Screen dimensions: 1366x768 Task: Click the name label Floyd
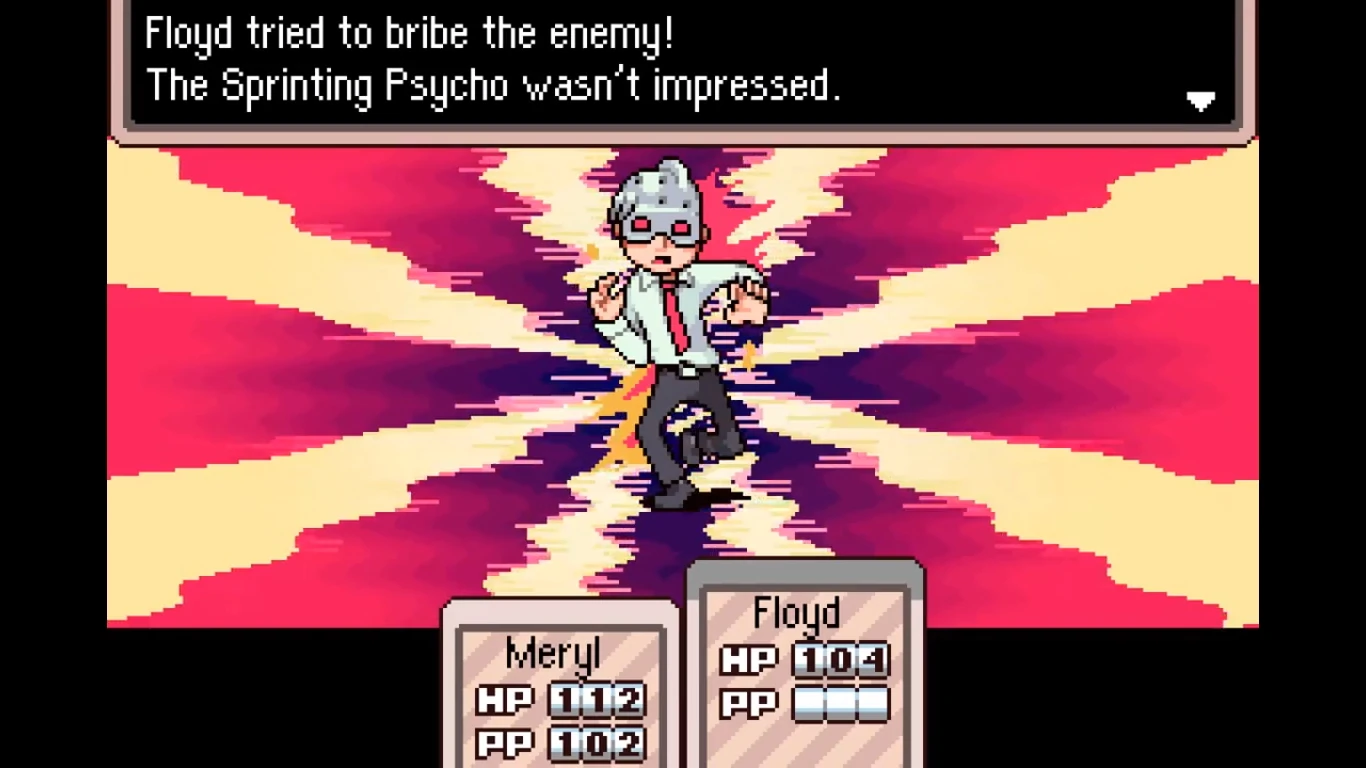pos(796,613)
